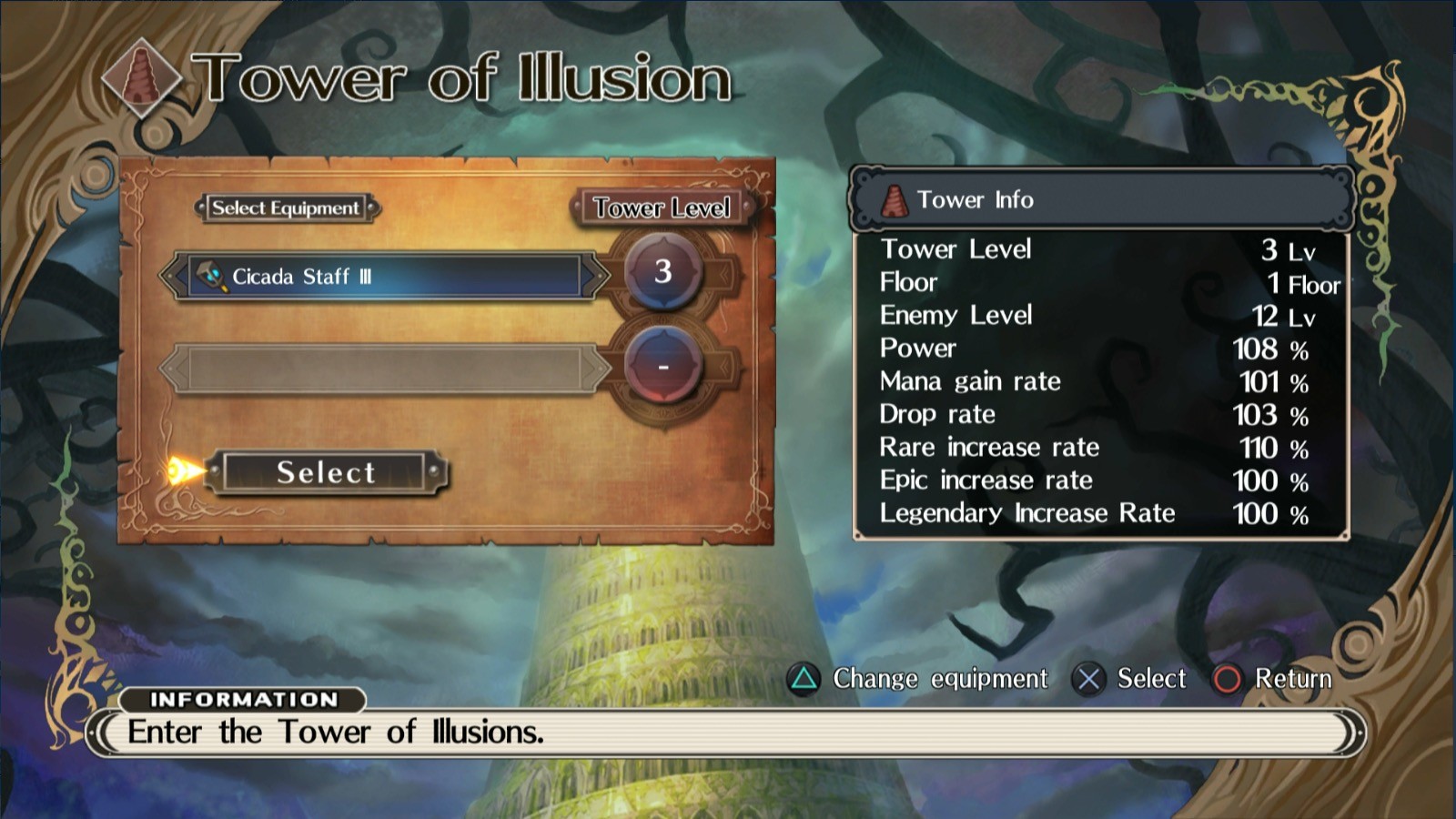Choose the Cicada Staff III equipment slot
This screenshot has width=1456, height=819.
(x=384, y=277)
